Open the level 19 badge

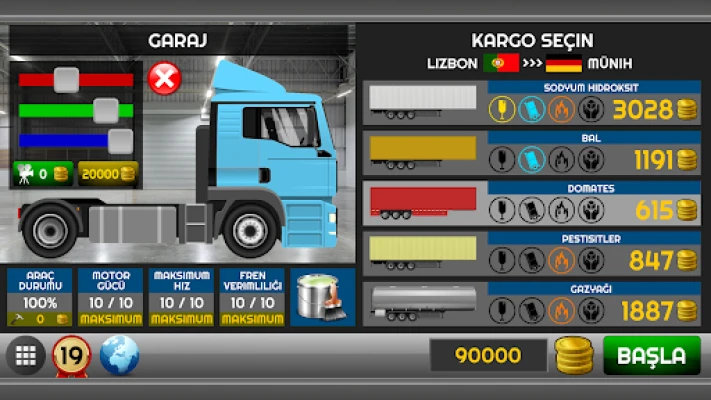(72, 355)
